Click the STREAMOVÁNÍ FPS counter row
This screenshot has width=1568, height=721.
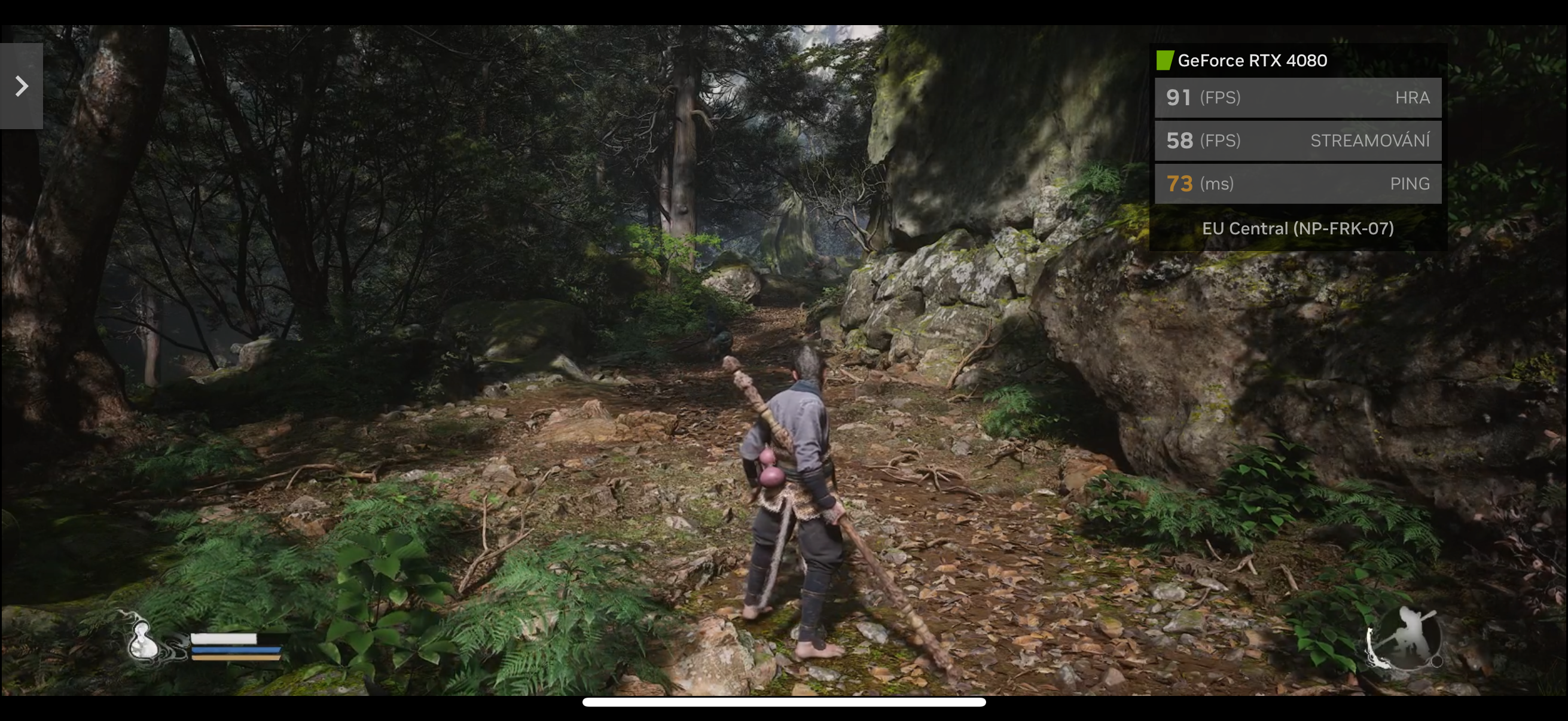1298,140
